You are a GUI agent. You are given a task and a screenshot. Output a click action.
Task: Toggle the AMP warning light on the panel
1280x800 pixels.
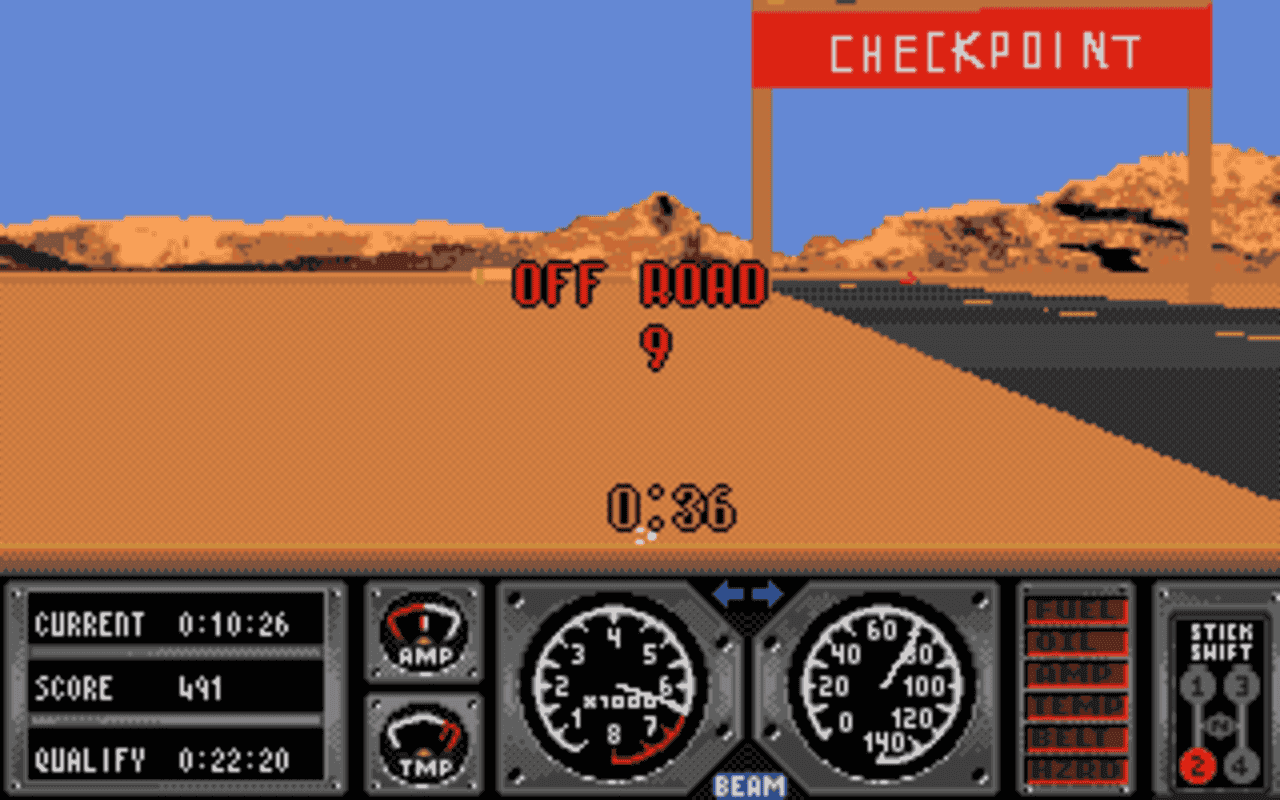[x=1075, y=673]
